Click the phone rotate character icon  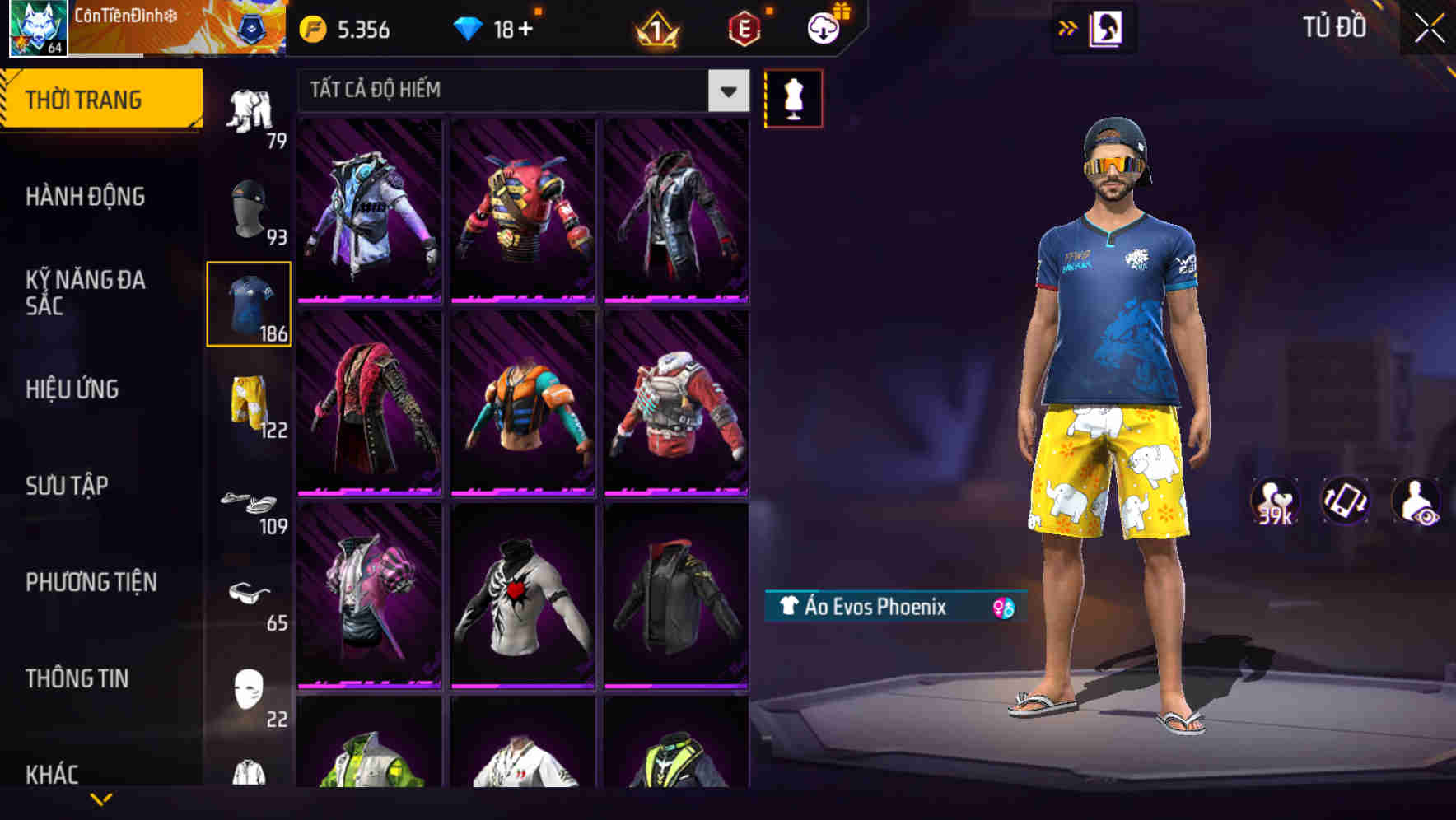1345,505
